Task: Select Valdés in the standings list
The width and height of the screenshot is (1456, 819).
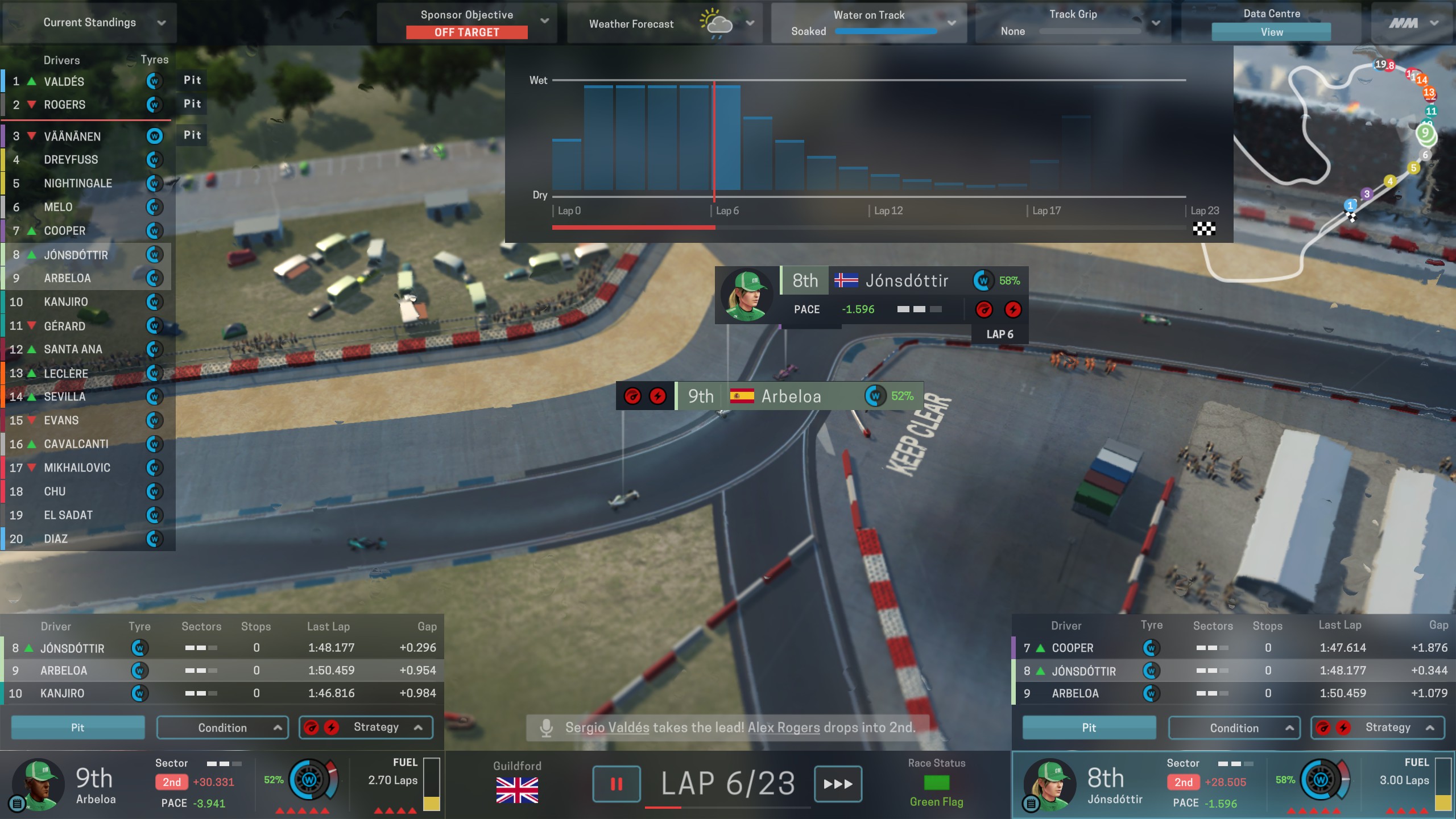Action: tap(64, 81)
